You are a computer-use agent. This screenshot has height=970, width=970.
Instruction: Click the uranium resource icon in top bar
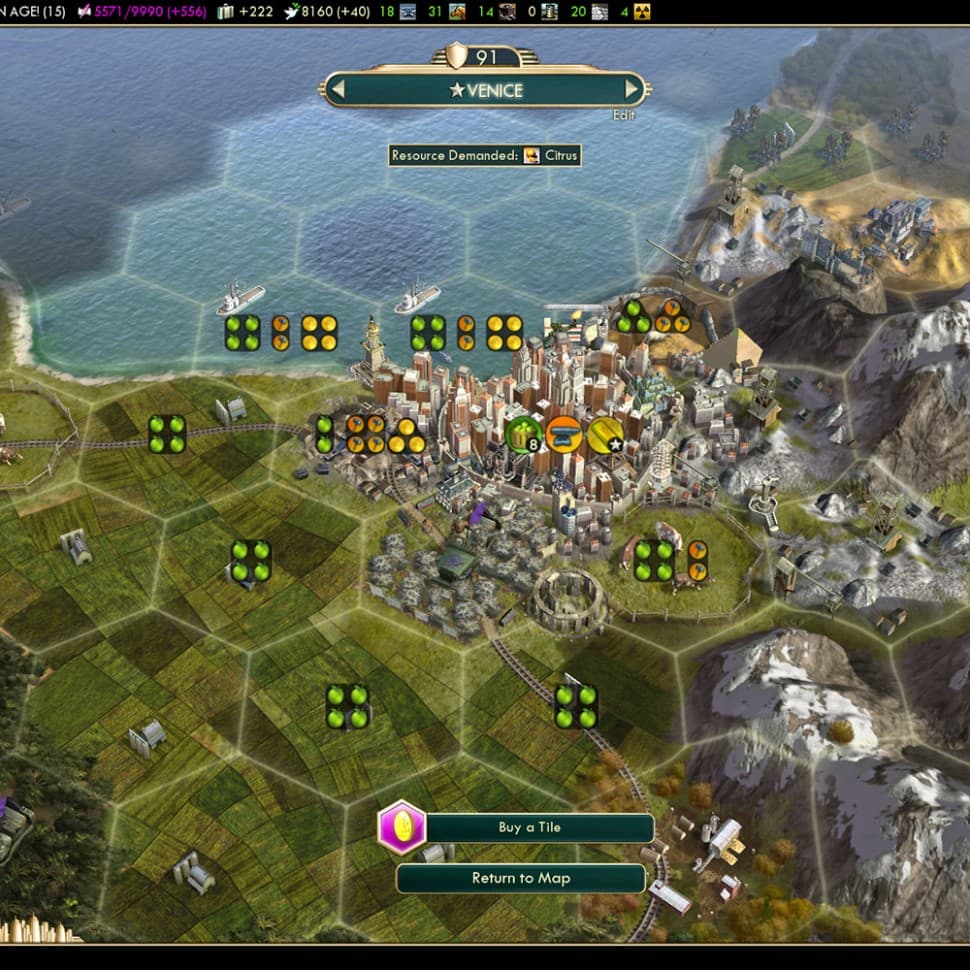(x=642, y=12)
